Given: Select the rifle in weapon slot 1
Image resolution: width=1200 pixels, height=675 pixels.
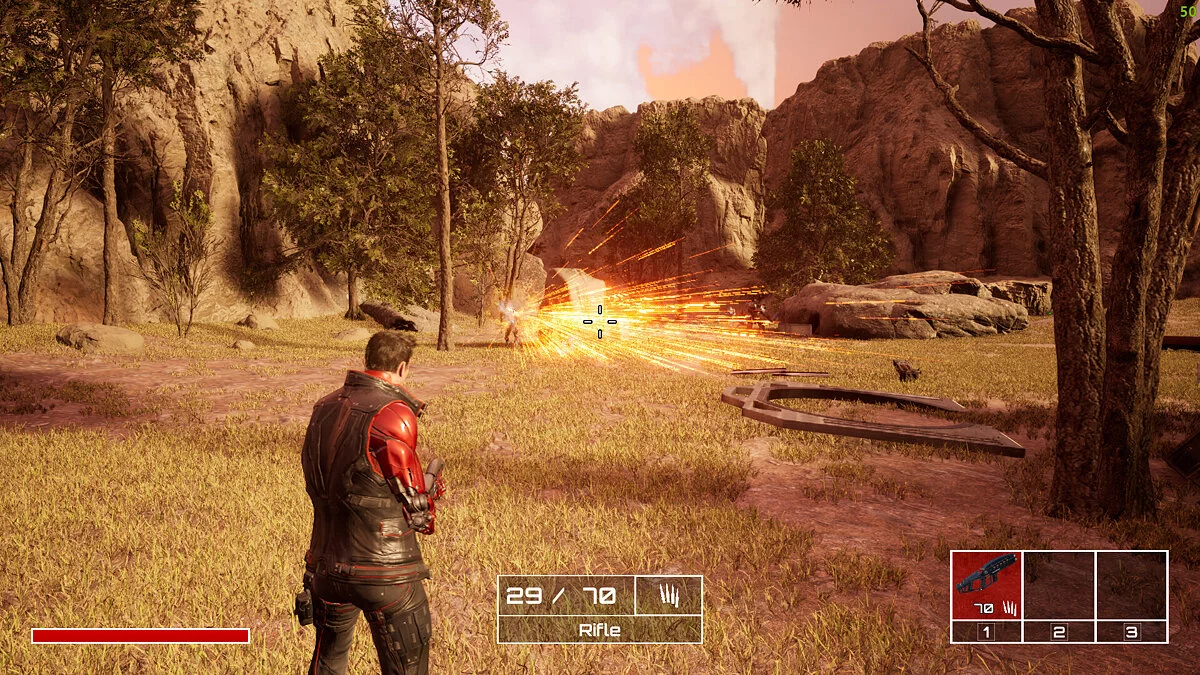Looking at the screenshot, I should point(986,585).
